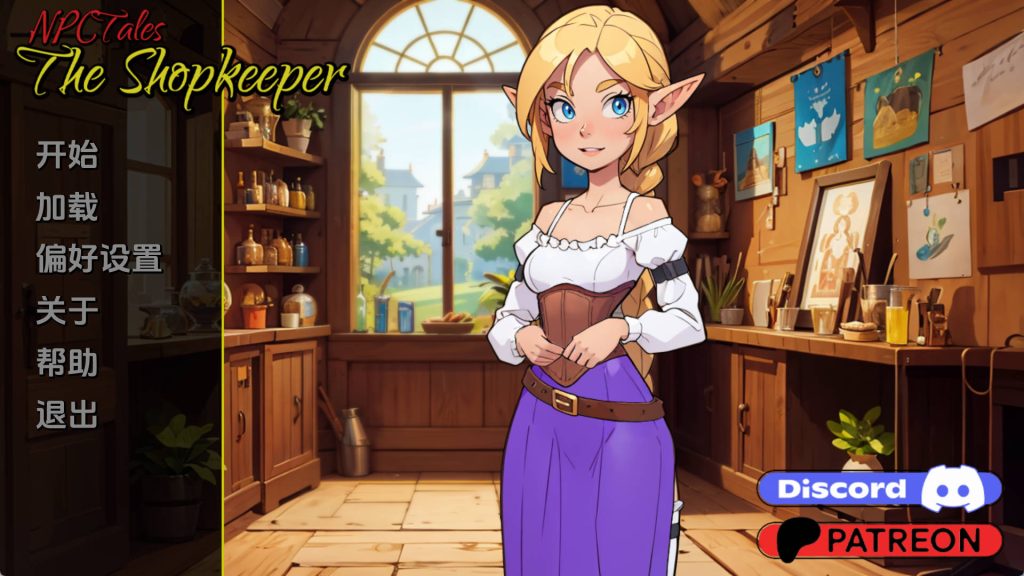Open the 加载 load menu

pyautogui.click(x=67, y=207)
